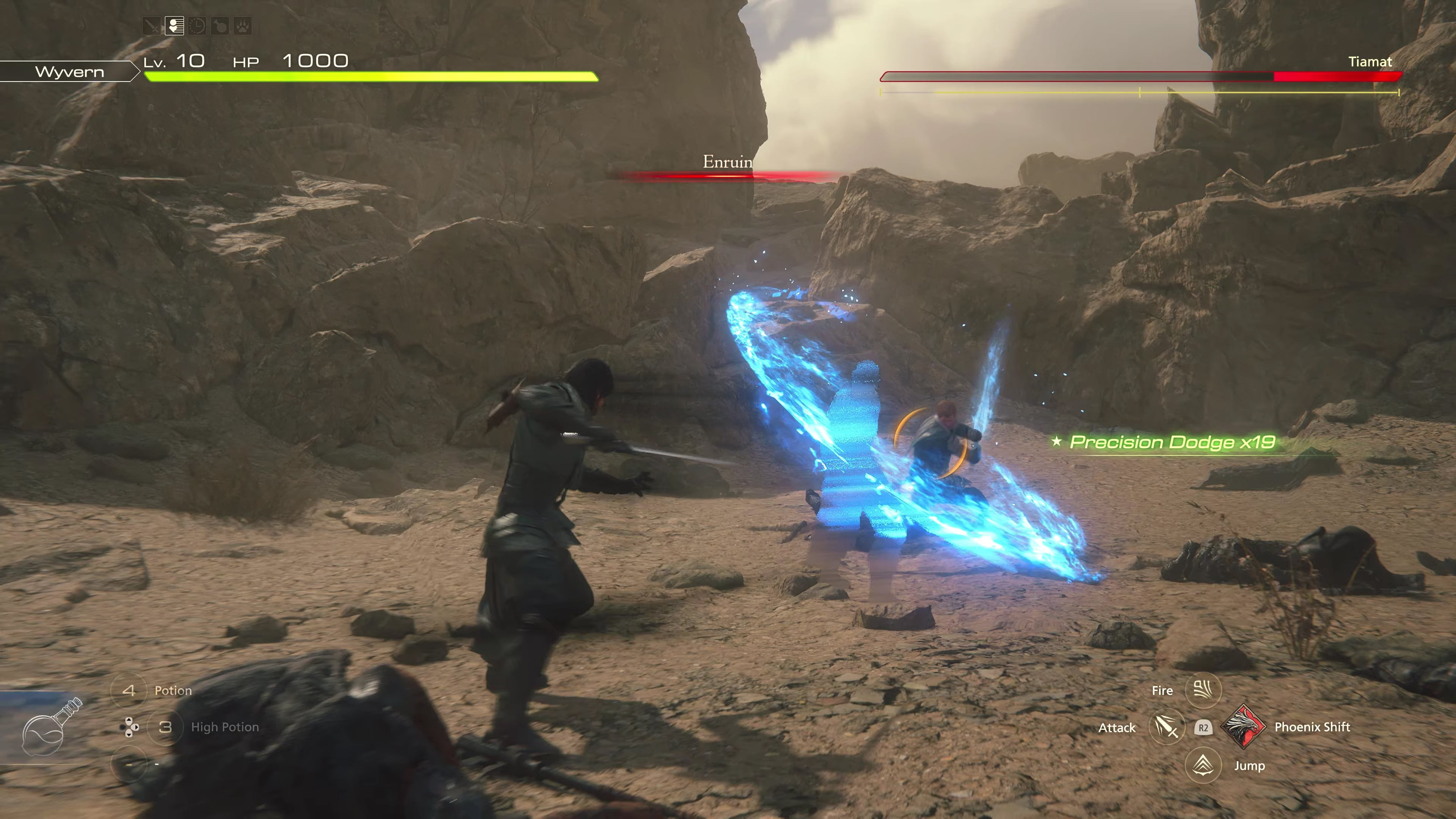The height and width of the screenshot is (819, 1456).
Task: Select the High Potion slot showing 3
Action: (x=165, y=727)
